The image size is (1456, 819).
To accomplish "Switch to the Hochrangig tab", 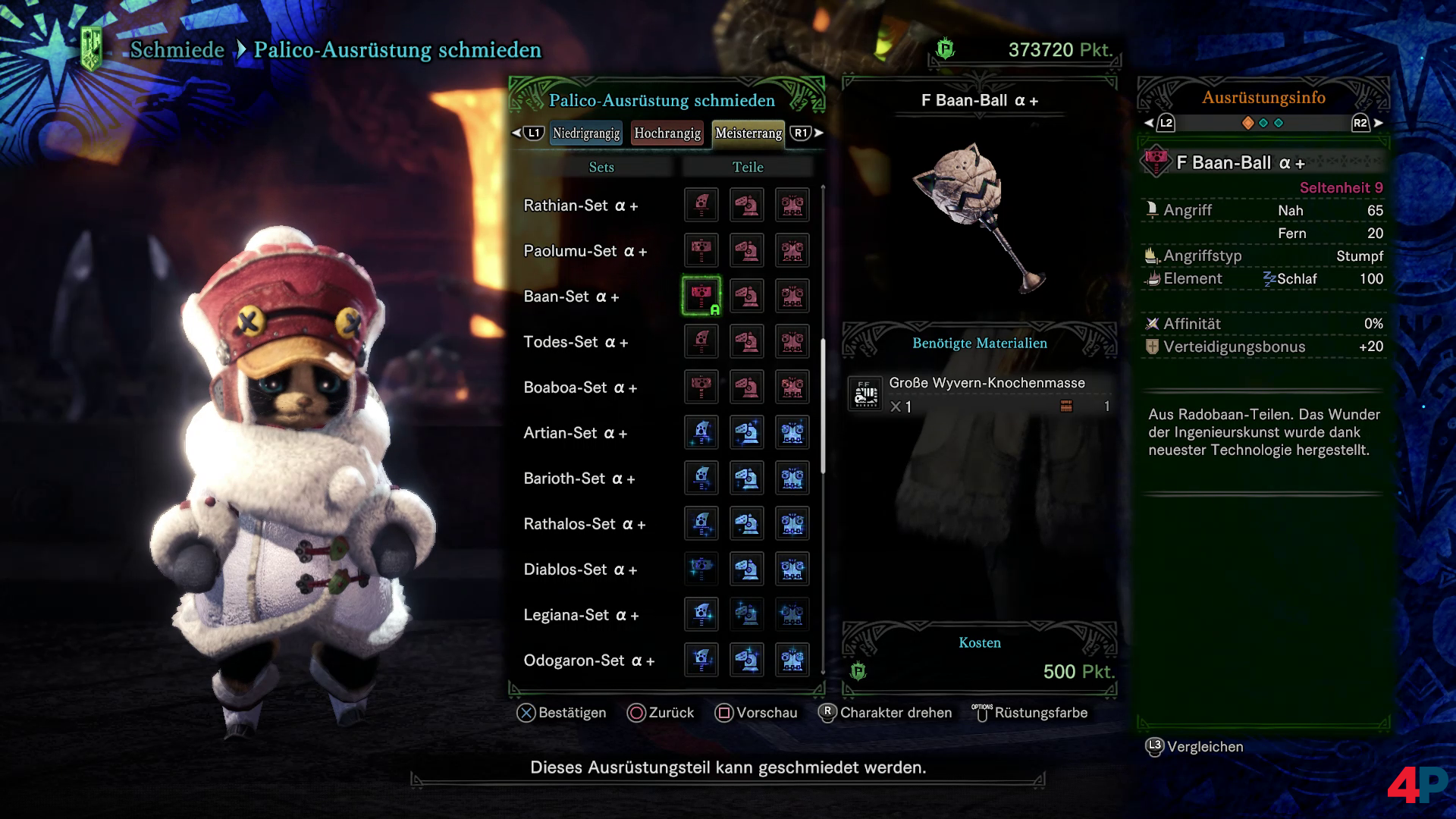I will (667, 133).
